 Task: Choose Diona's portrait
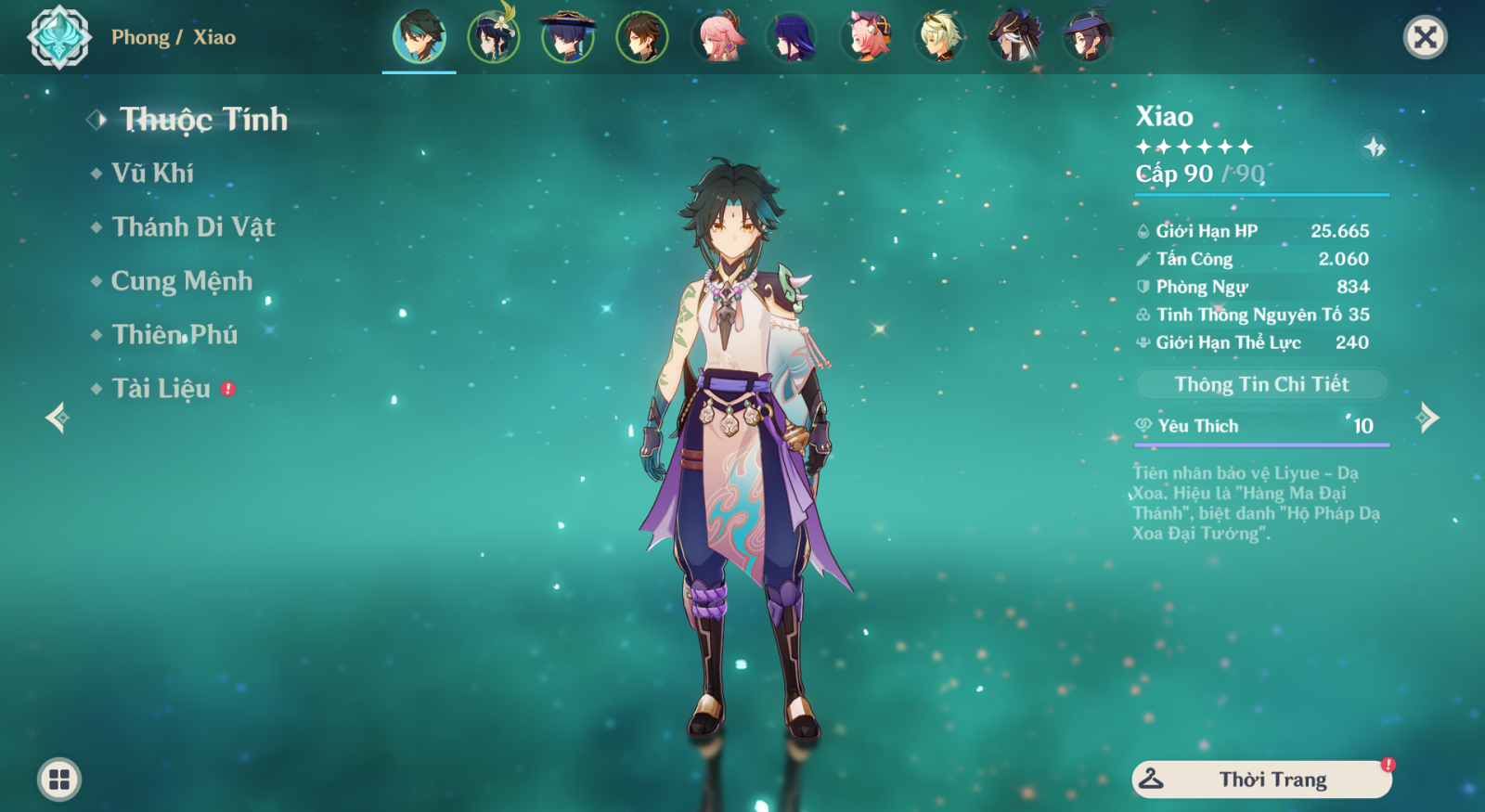[866, 37]
